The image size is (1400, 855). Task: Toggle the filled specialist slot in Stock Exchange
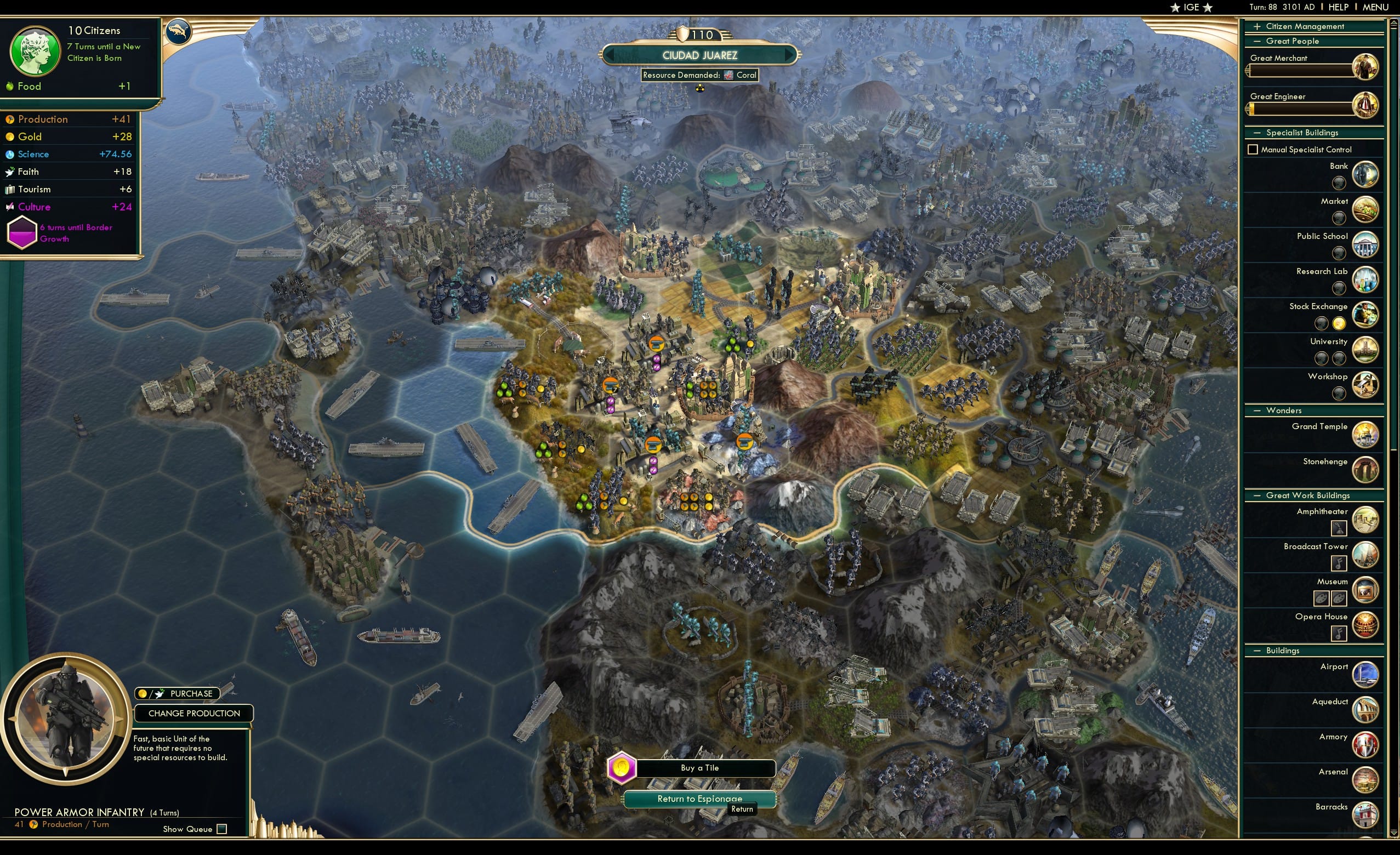point(1339,323)
